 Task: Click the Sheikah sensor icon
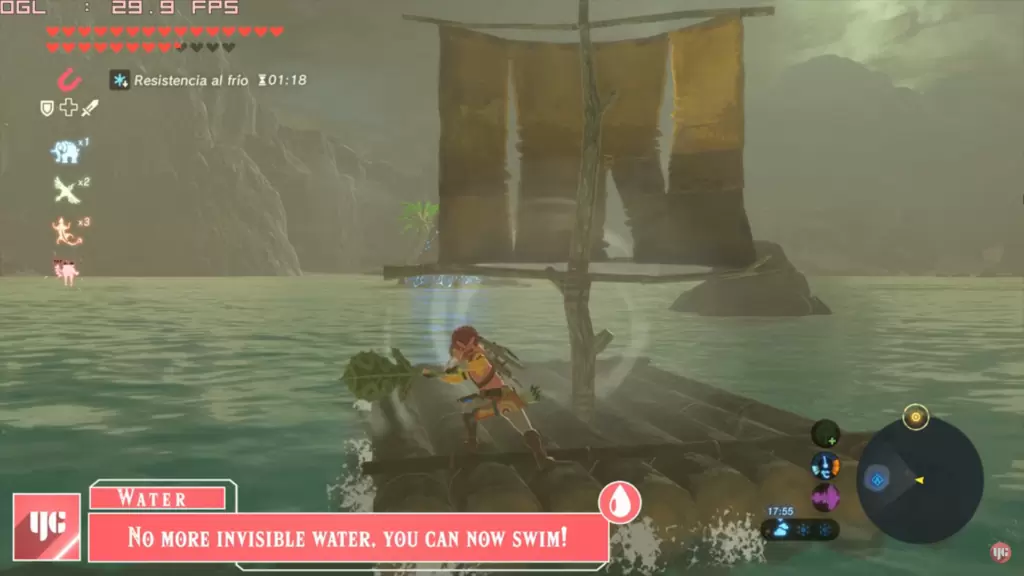click(825, 433)
